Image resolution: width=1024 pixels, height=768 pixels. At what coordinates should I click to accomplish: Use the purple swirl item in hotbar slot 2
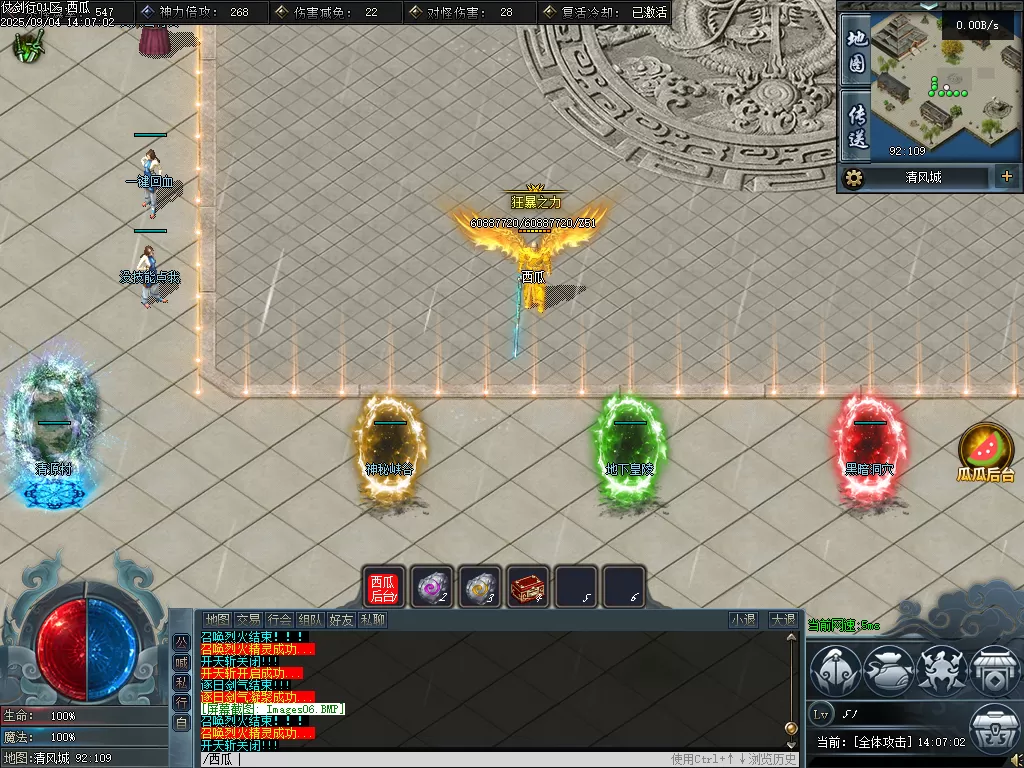pos(432,587)
